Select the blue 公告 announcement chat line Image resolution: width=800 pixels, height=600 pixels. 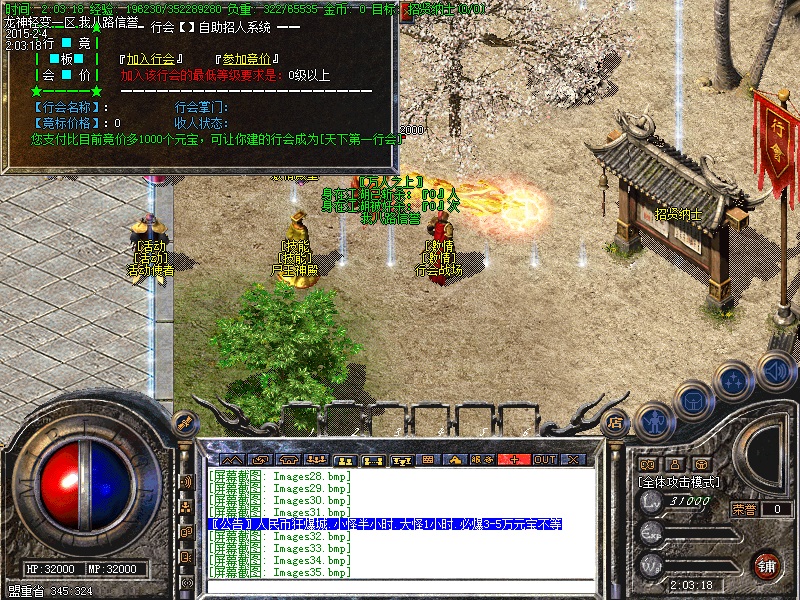pyautogui.click(x=385, y=524)
